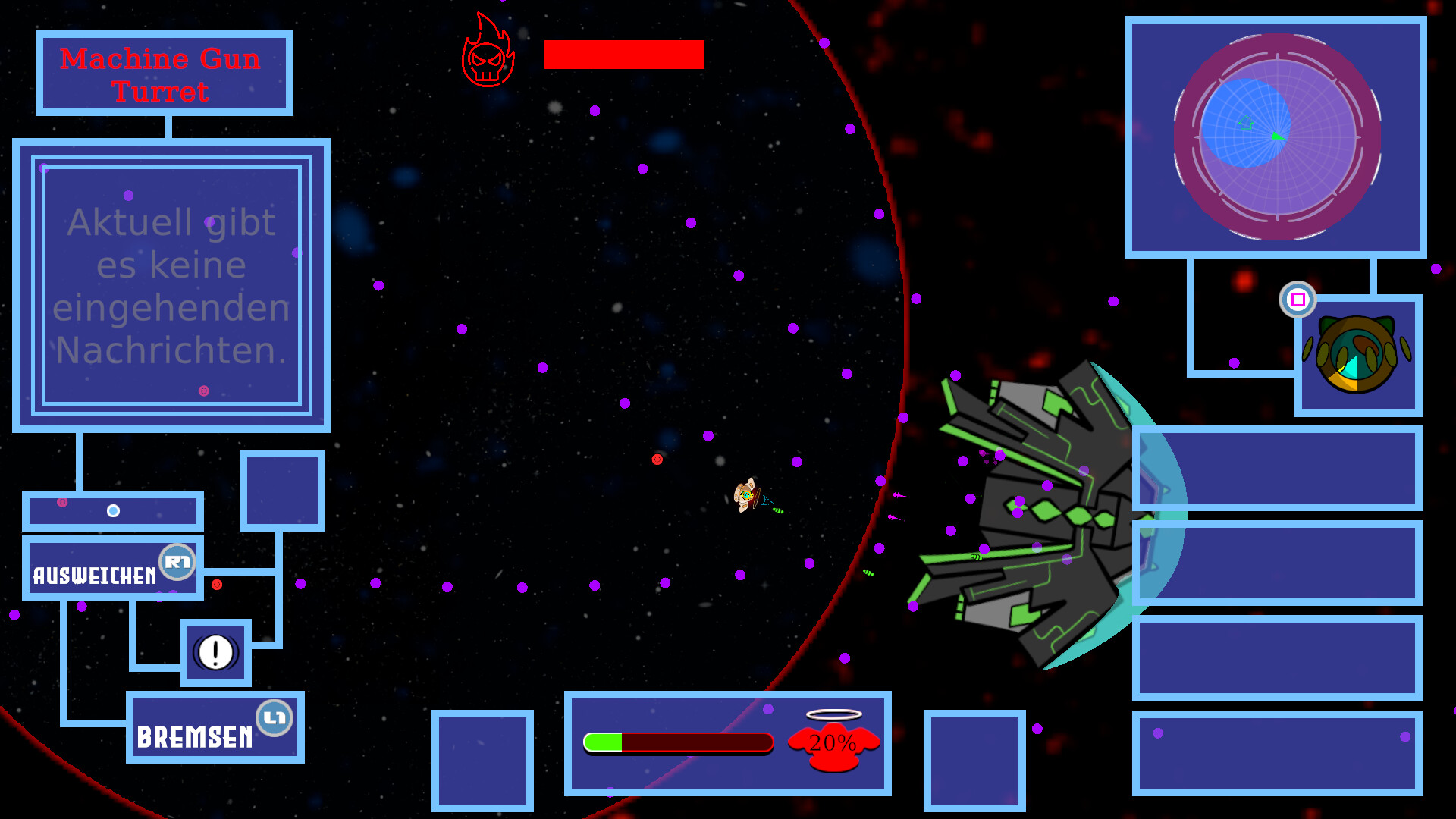Click the exclamation warning icon
The image size is (1456, 819).
point(215,651)
